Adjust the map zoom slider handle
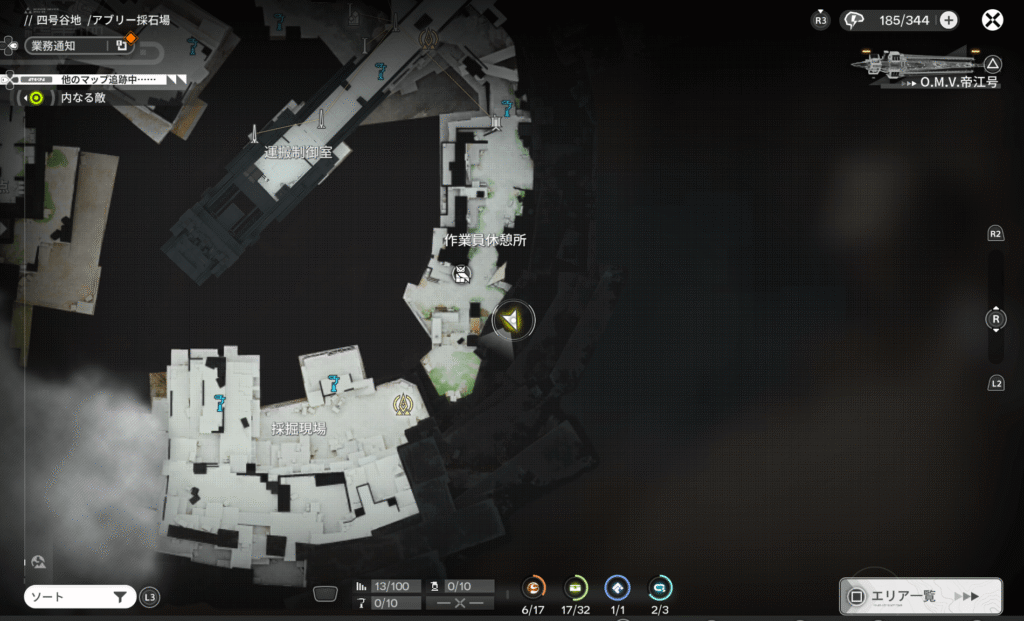 [995, 320]
